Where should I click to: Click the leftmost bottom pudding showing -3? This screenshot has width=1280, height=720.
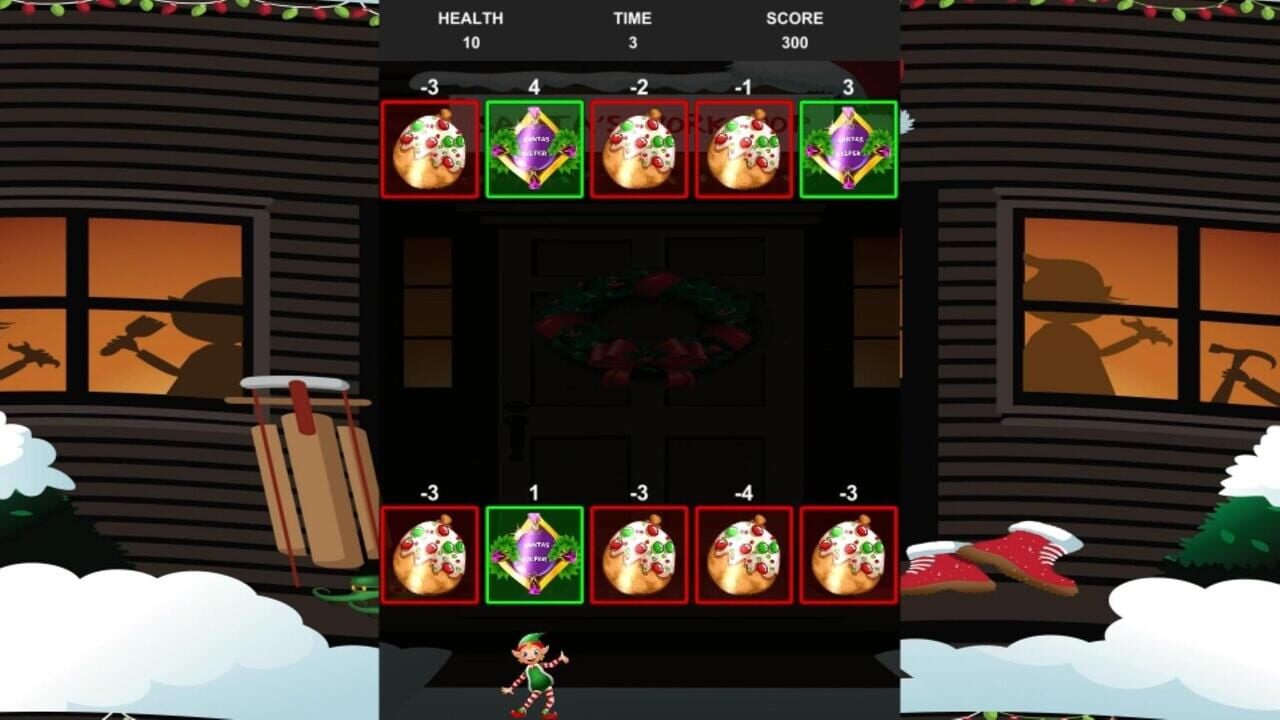point(430,557)
